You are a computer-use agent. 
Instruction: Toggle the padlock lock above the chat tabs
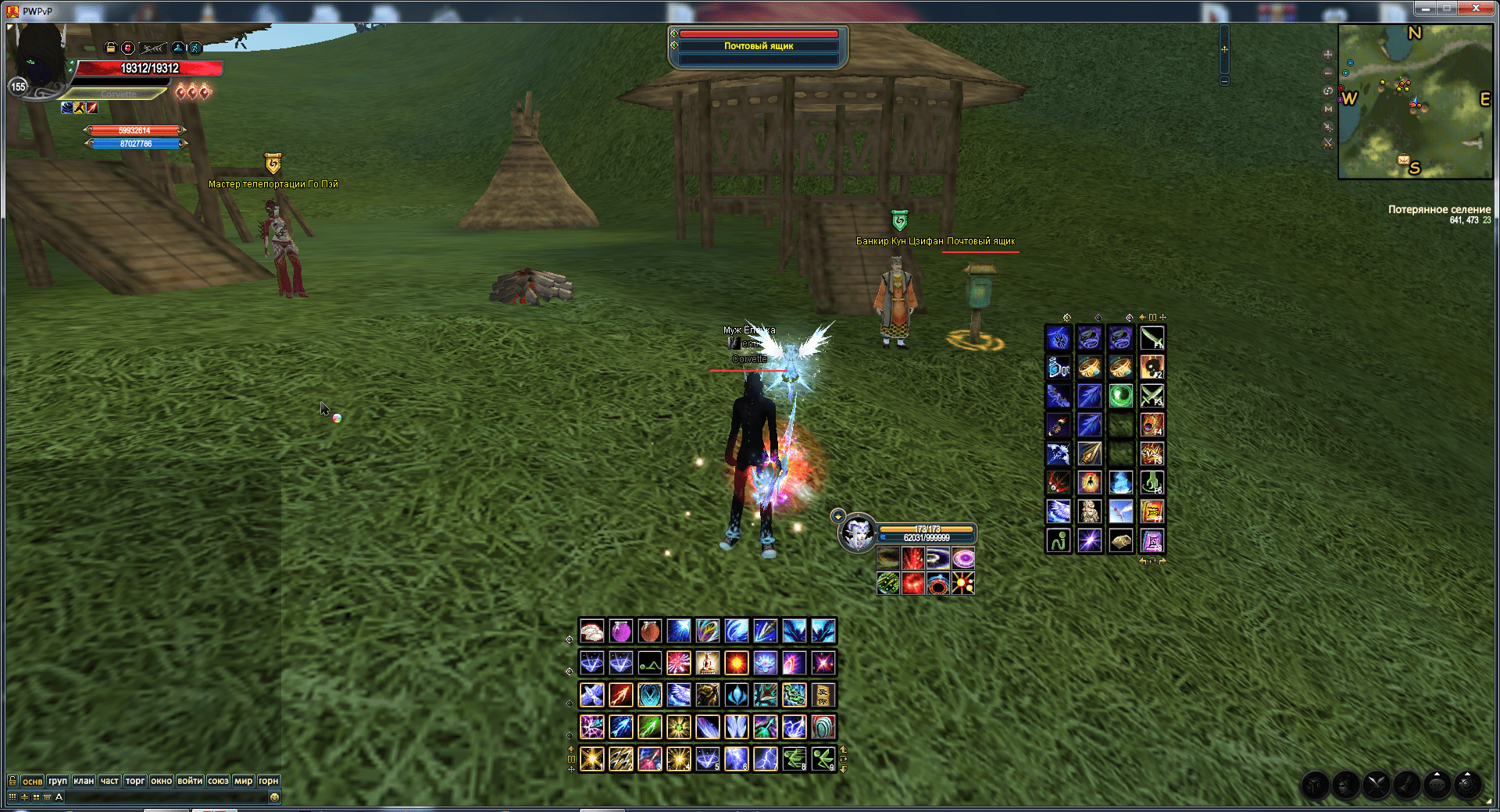click(12, 780)
